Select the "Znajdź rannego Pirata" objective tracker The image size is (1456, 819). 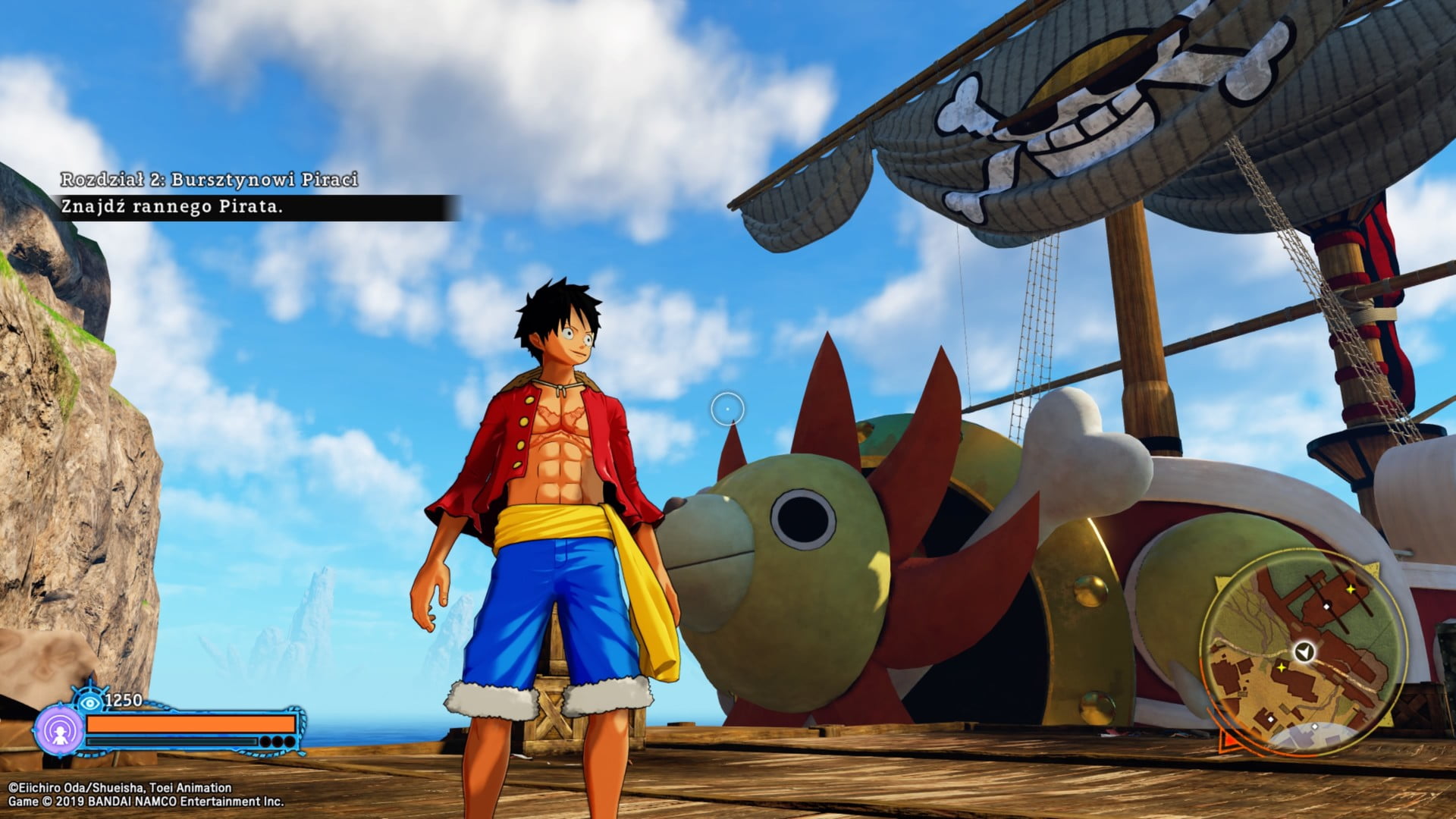point(171,207)
